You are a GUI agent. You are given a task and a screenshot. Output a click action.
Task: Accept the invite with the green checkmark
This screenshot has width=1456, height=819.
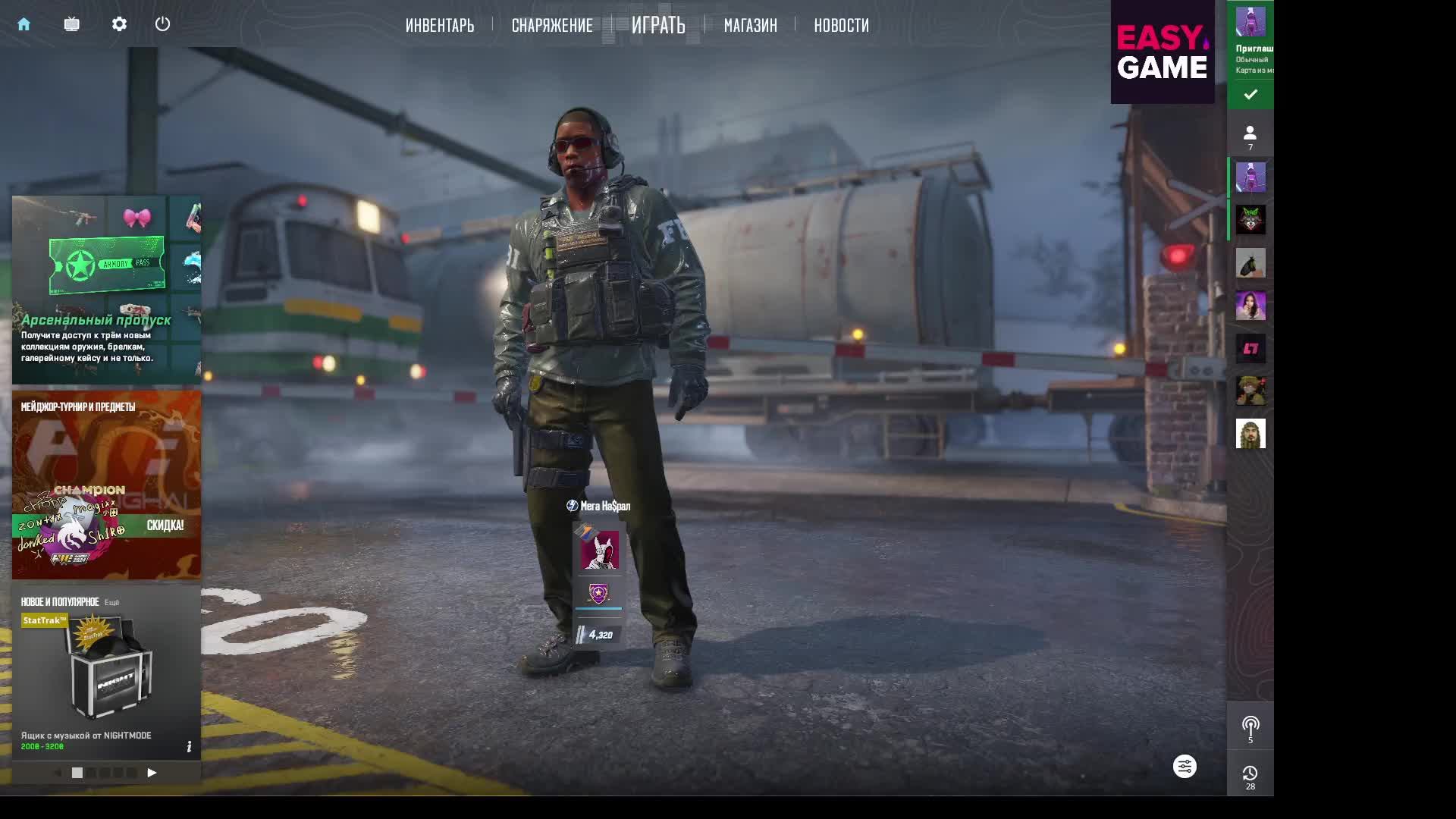(x=1250, y=94)
